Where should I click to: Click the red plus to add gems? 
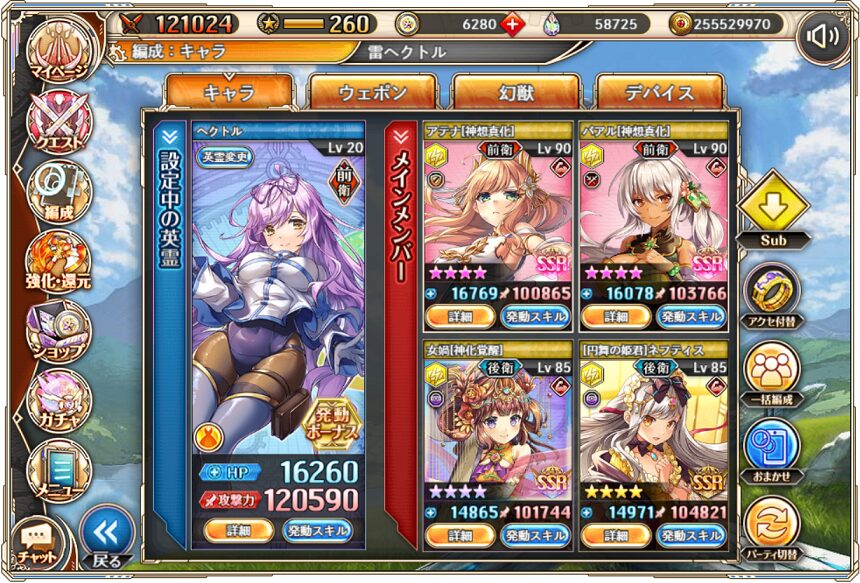click(x=513, y=24)
